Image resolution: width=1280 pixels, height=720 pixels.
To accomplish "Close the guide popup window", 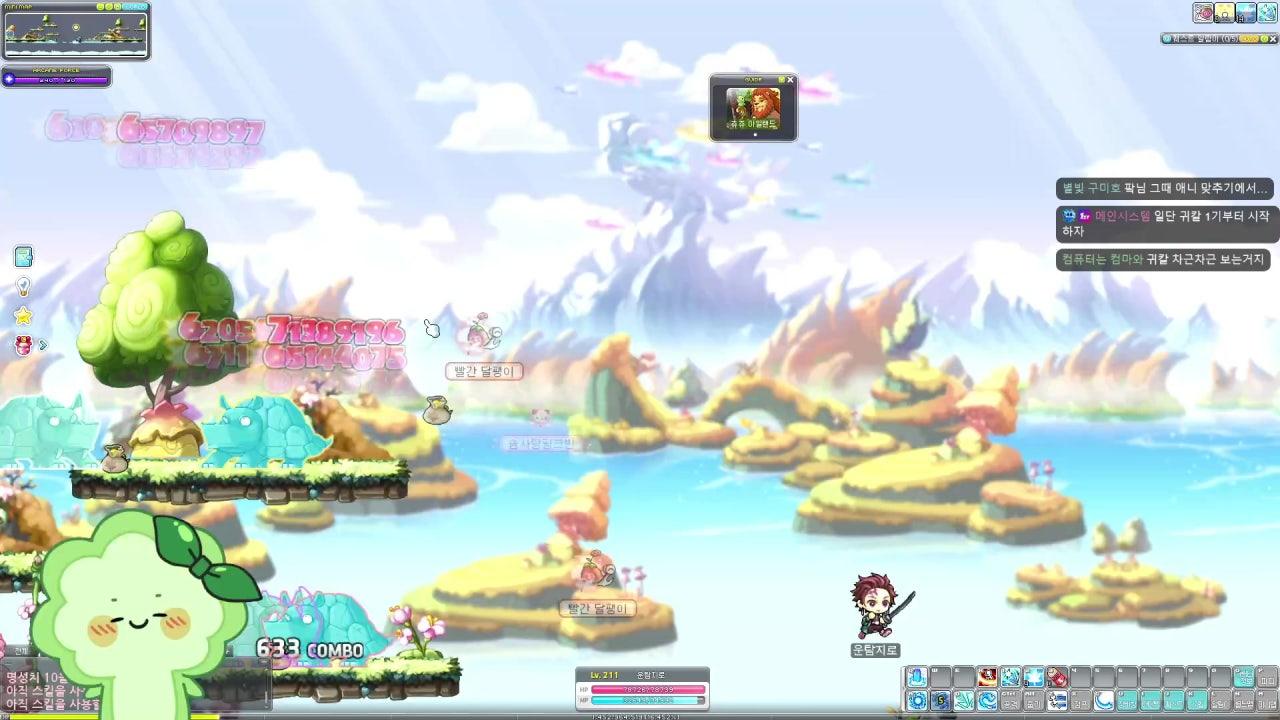I will point(790,80).
